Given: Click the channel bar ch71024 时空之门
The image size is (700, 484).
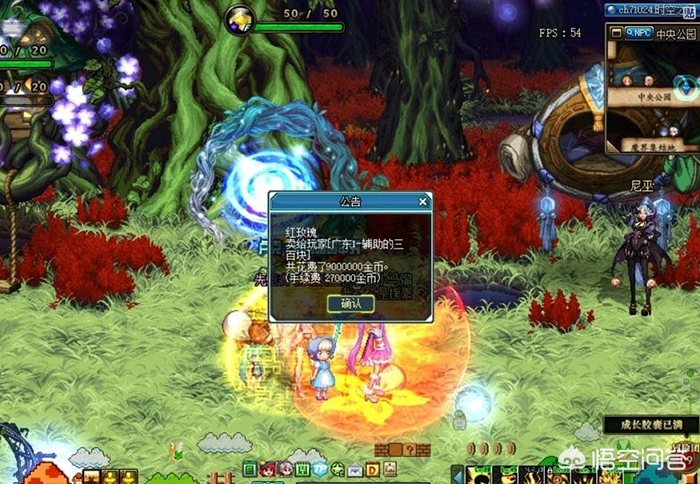Looking at the screenshot, I should [x=650, y=9].
